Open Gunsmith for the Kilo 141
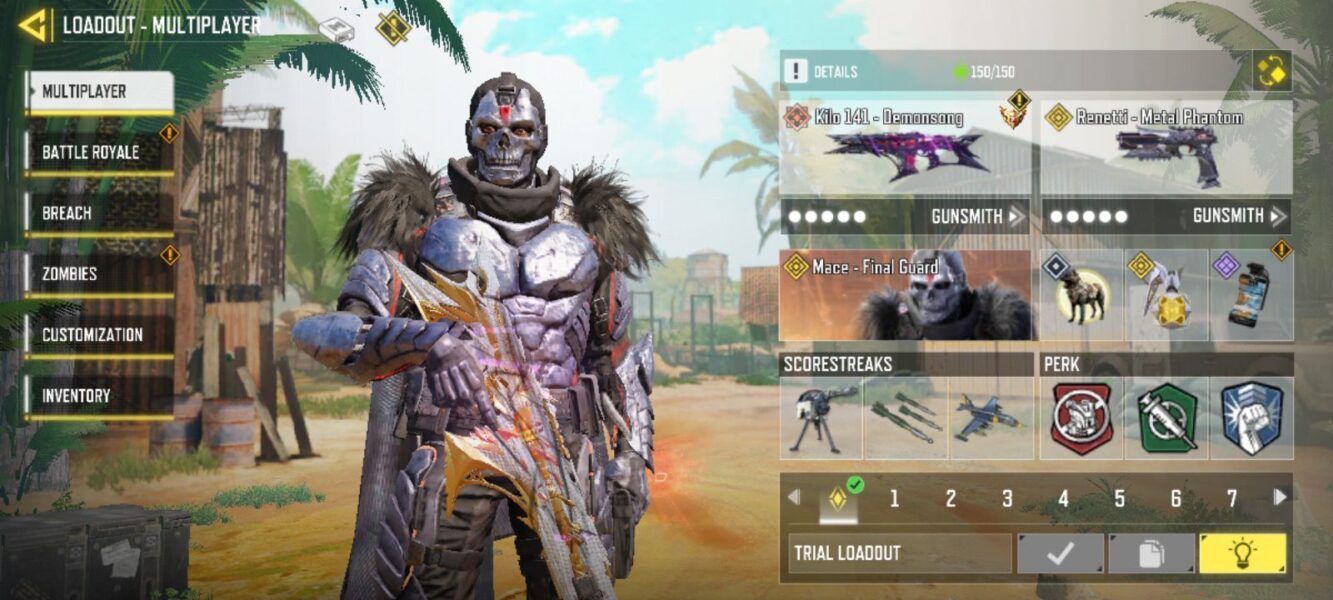The width and height of the screenshot is (1333, 600). tap(977, 216)
